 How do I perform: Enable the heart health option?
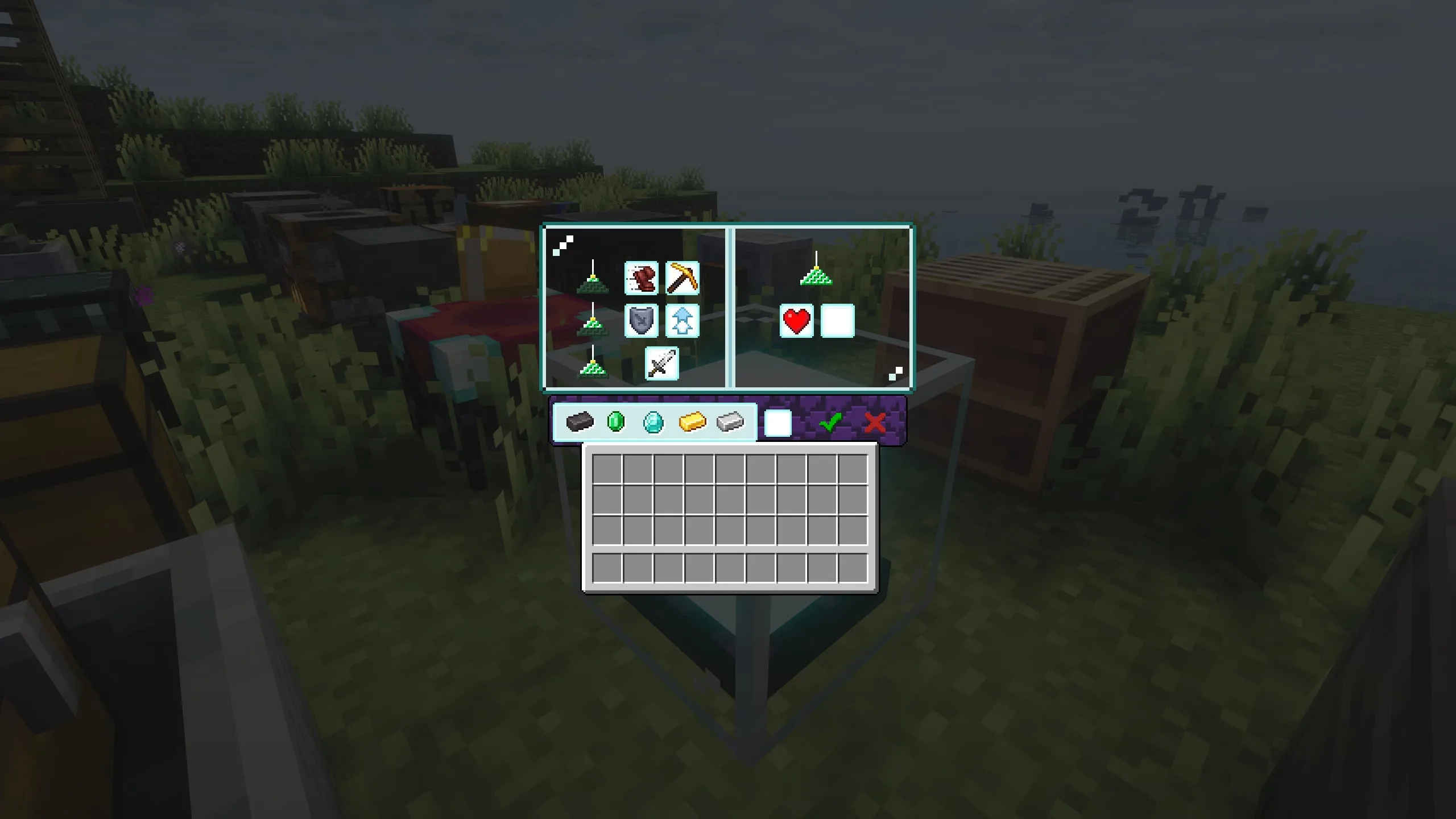(x=797, y=320)
